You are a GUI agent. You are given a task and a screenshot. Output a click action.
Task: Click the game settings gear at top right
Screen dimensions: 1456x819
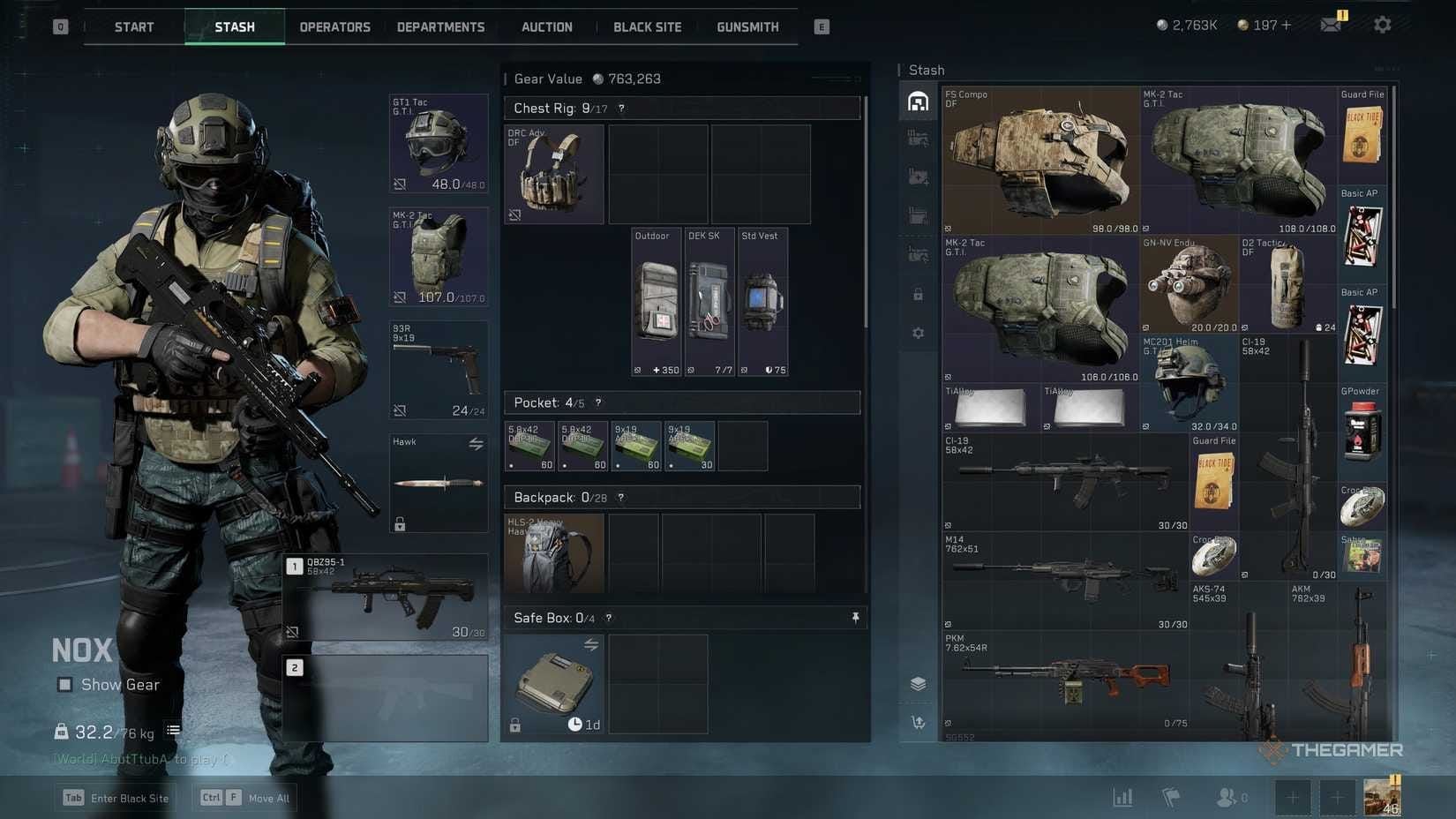(x=1381, y=24)
